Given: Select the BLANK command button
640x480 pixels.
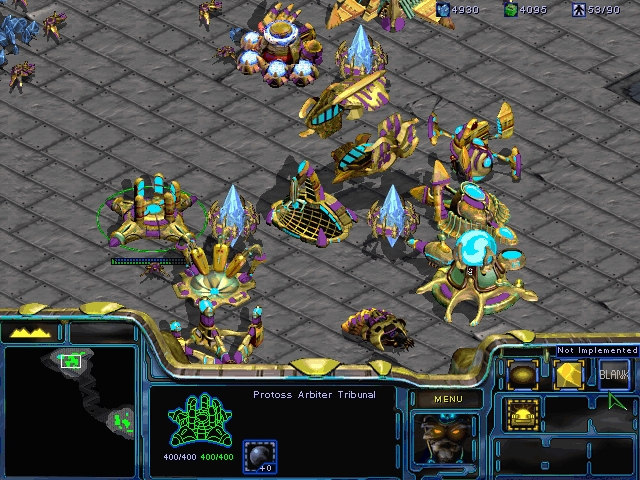Looking at the screenshot, I should point(614,374).
